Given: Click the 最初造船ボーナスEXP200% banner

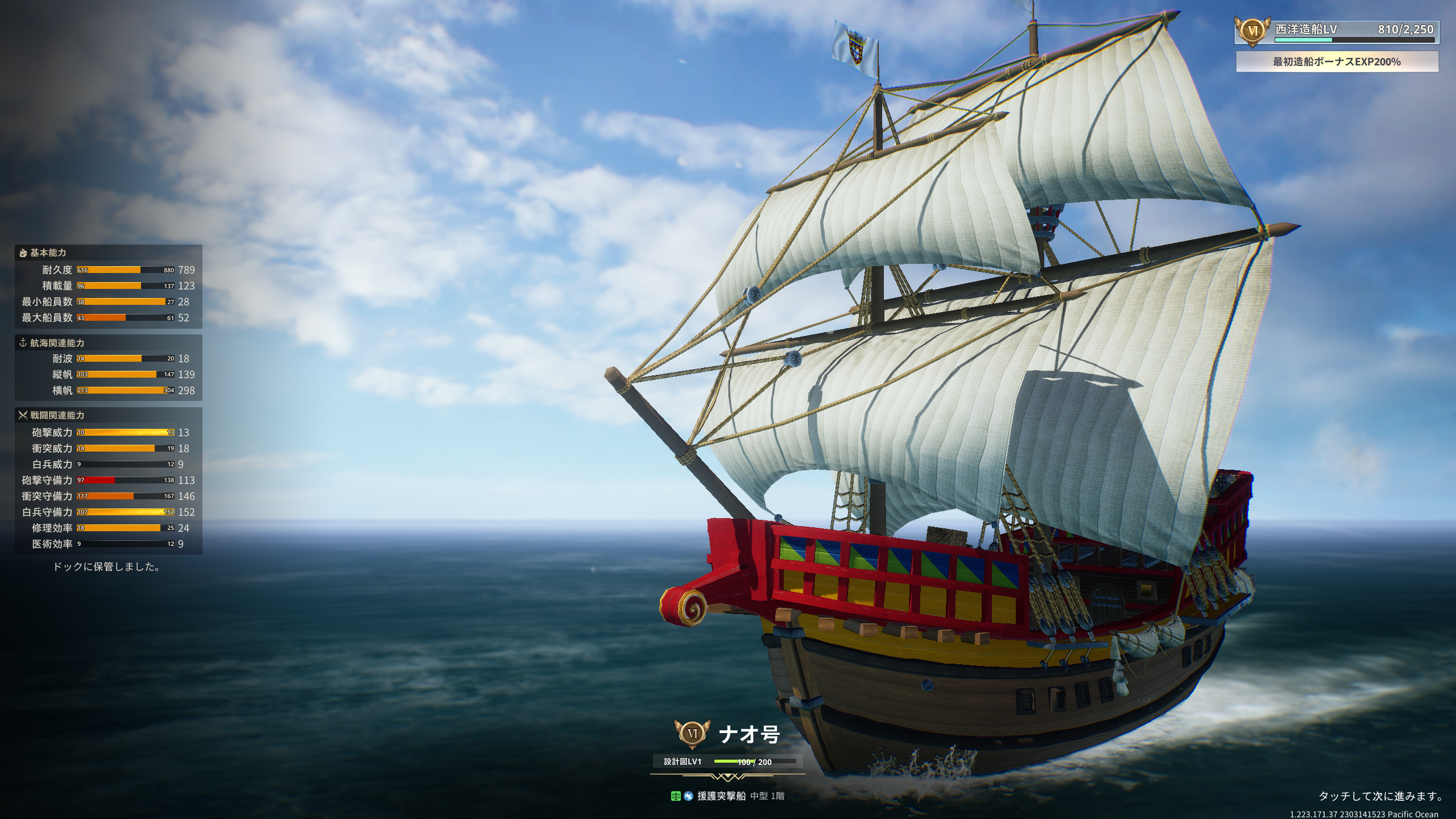Looking at the screenshot, I should pyautogui.click(x=1337, y=61).
